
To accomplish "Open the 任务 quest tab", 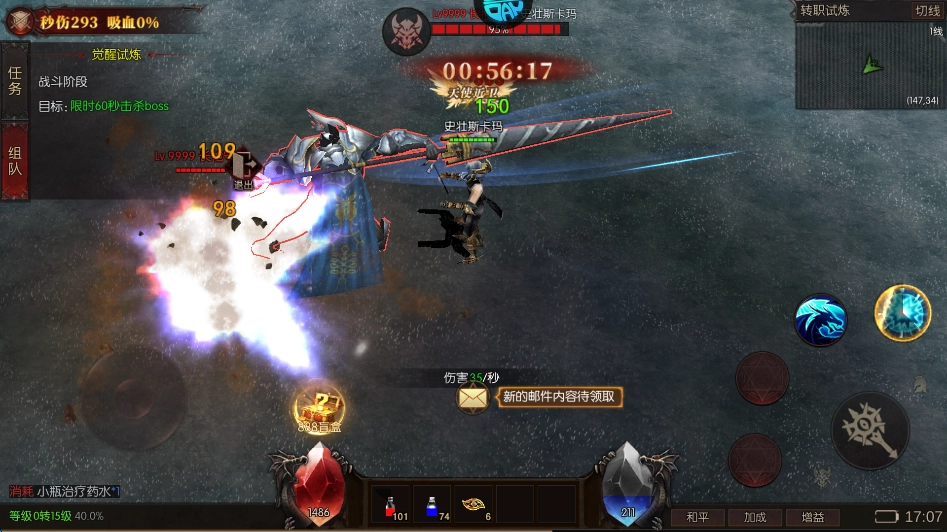I will pos(15,81).
